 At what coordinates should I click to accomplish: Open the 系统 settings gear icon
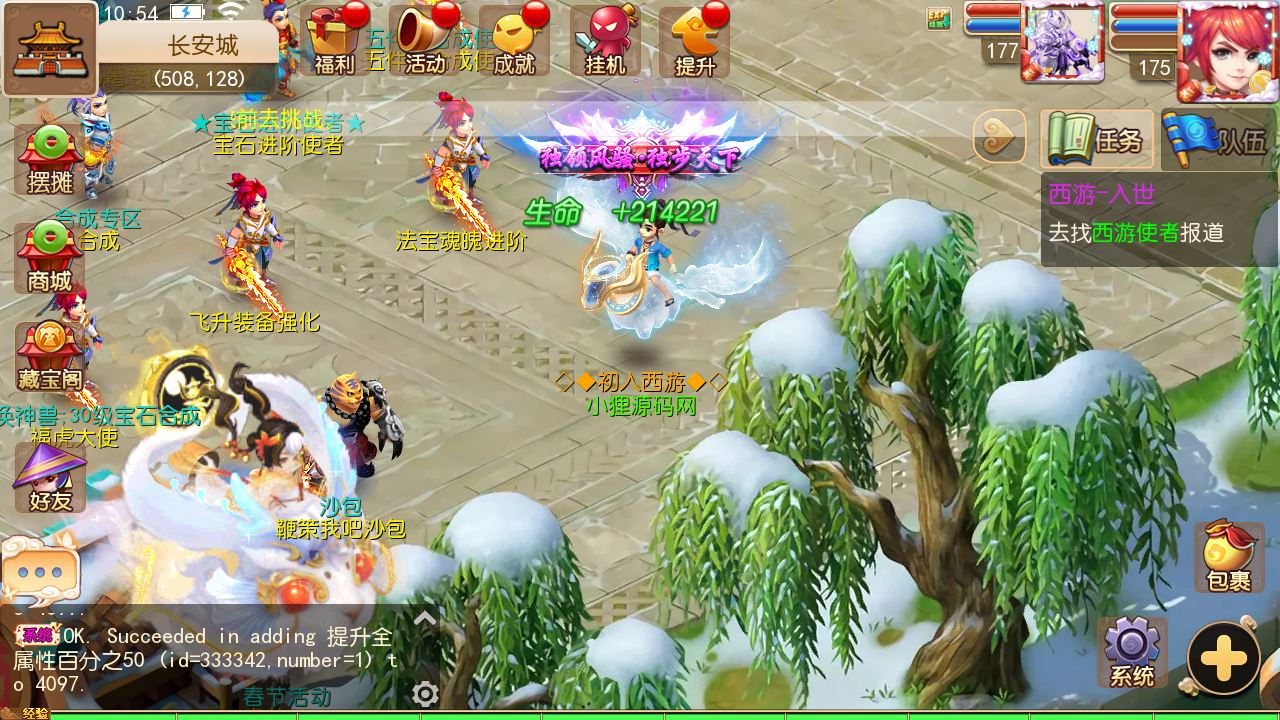(1135, 650)
